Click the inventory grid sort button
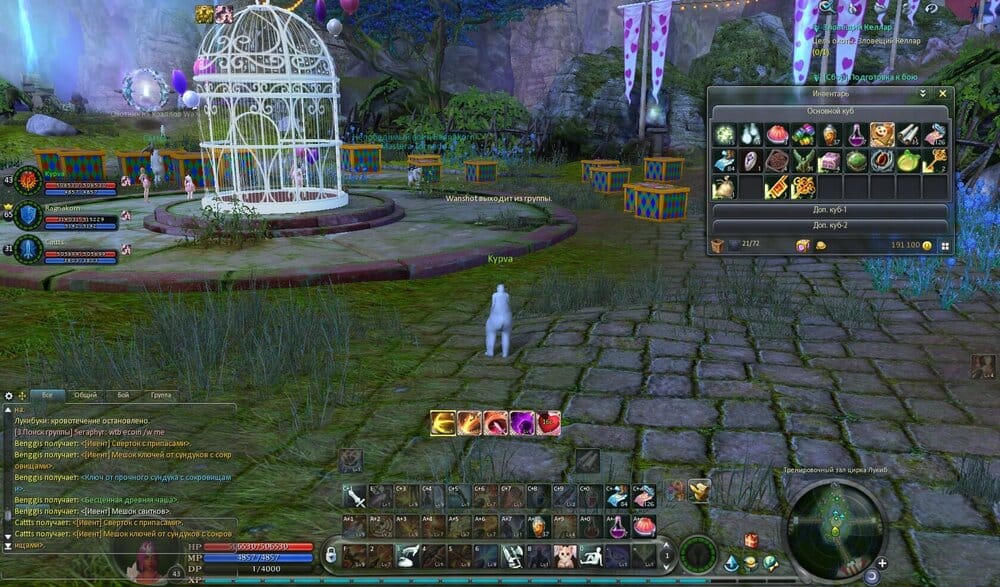 tap(944, 245)
